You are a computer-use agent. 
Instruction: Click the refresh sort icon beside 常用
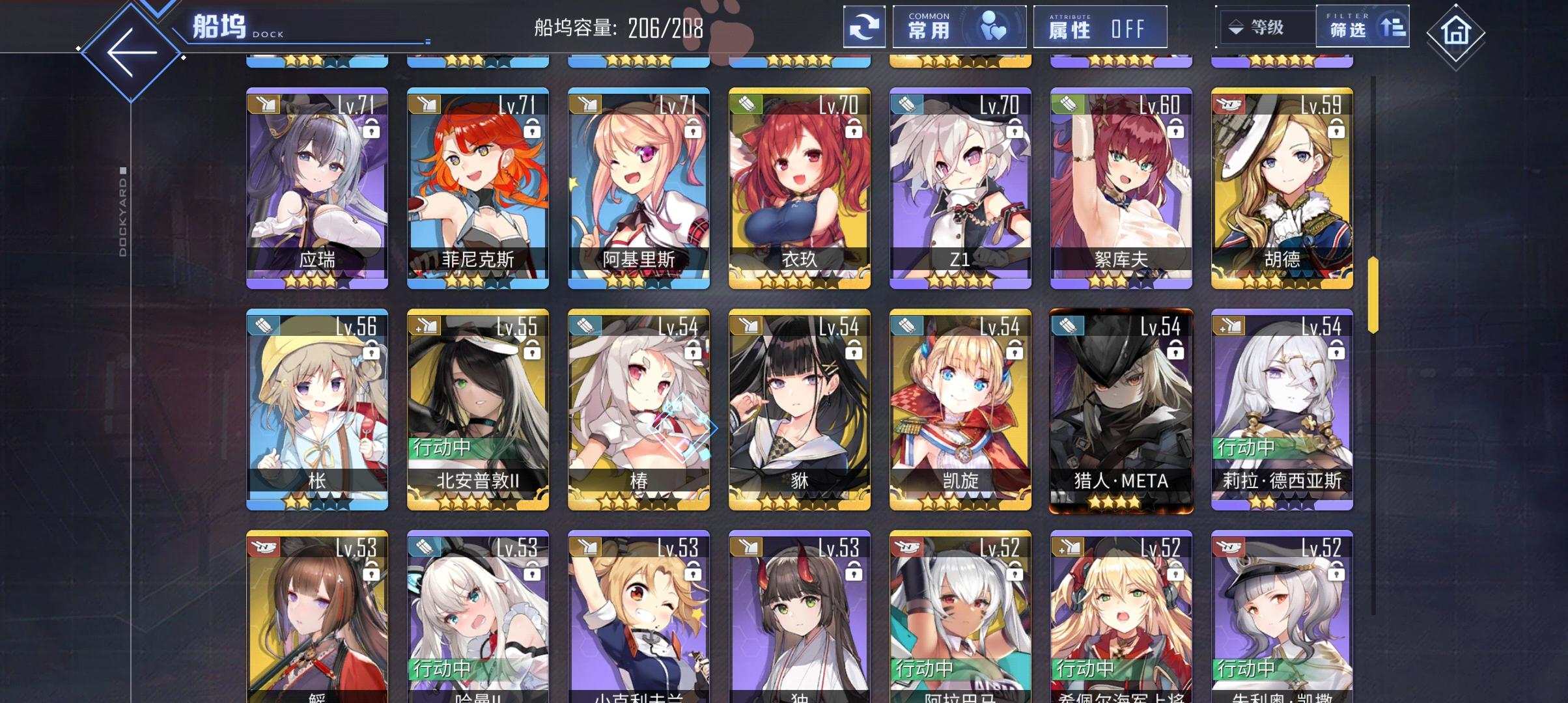point(864,27)
